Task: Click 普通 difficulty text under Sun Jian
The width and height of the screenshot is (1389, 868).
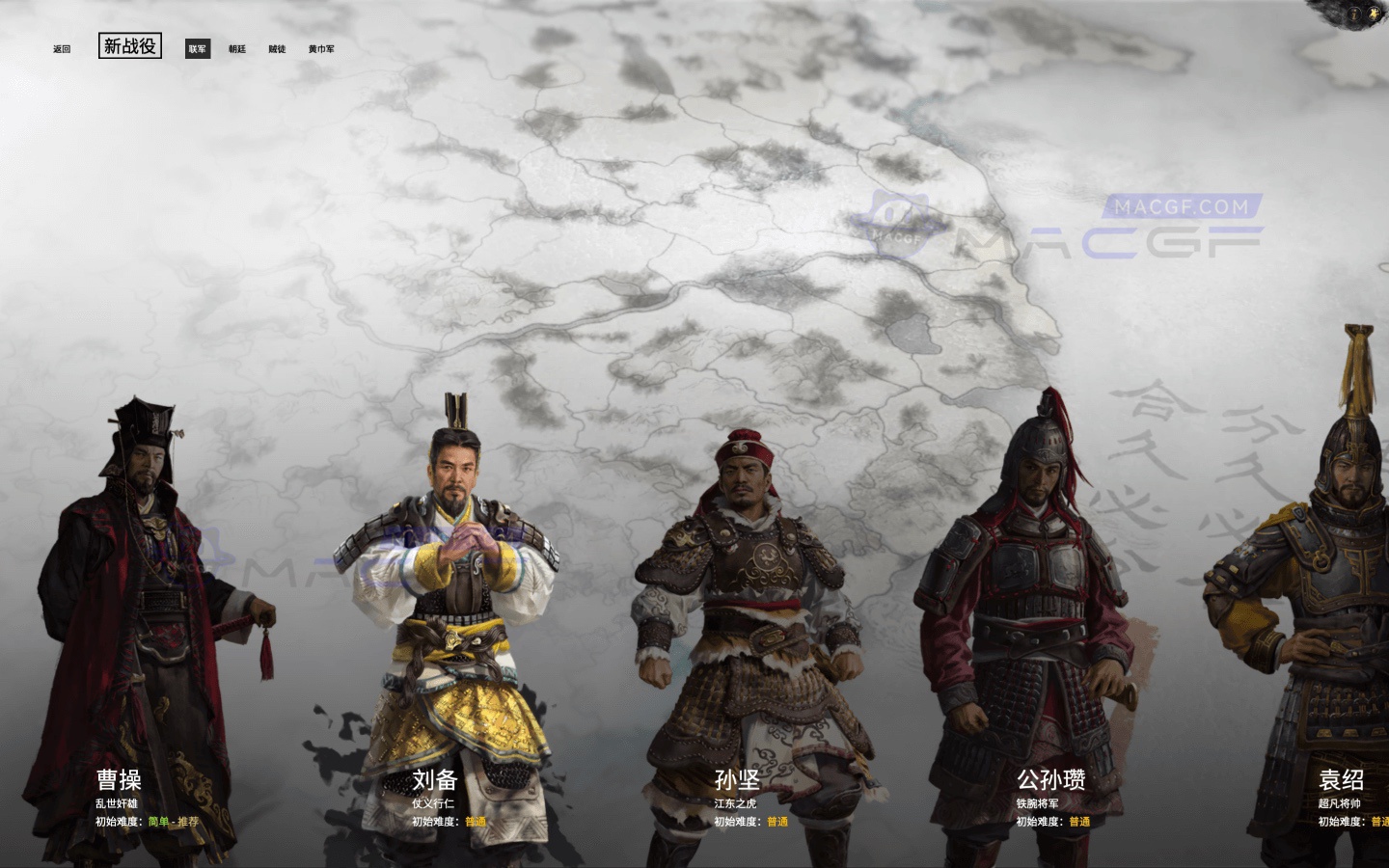Action: [x=777, y=823]
